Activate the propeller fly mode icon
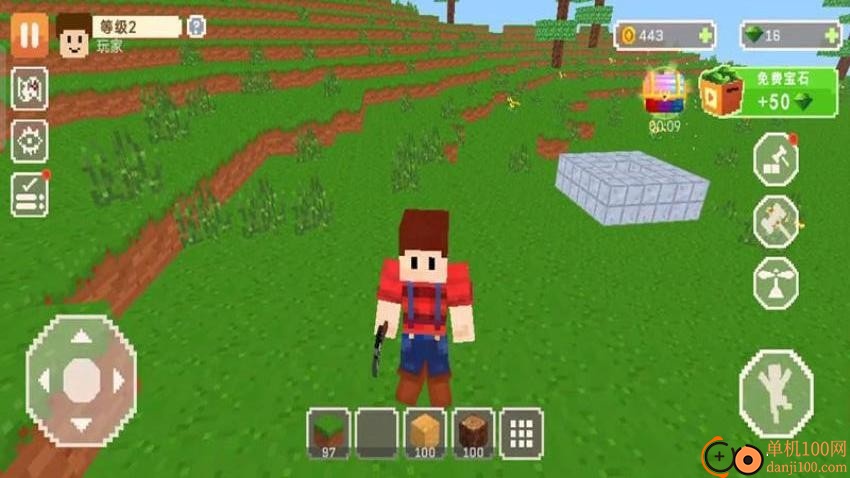 point(776,281)
